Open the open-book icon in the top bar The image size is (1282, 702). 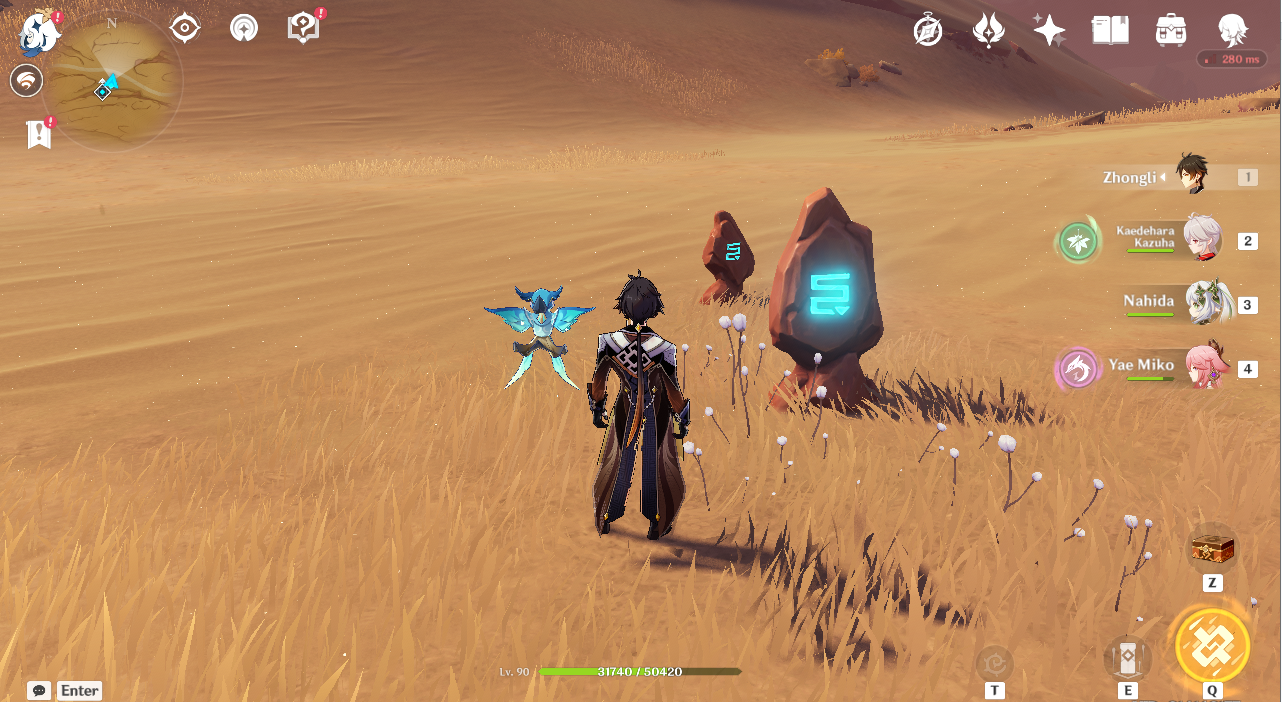(1110, 31)
